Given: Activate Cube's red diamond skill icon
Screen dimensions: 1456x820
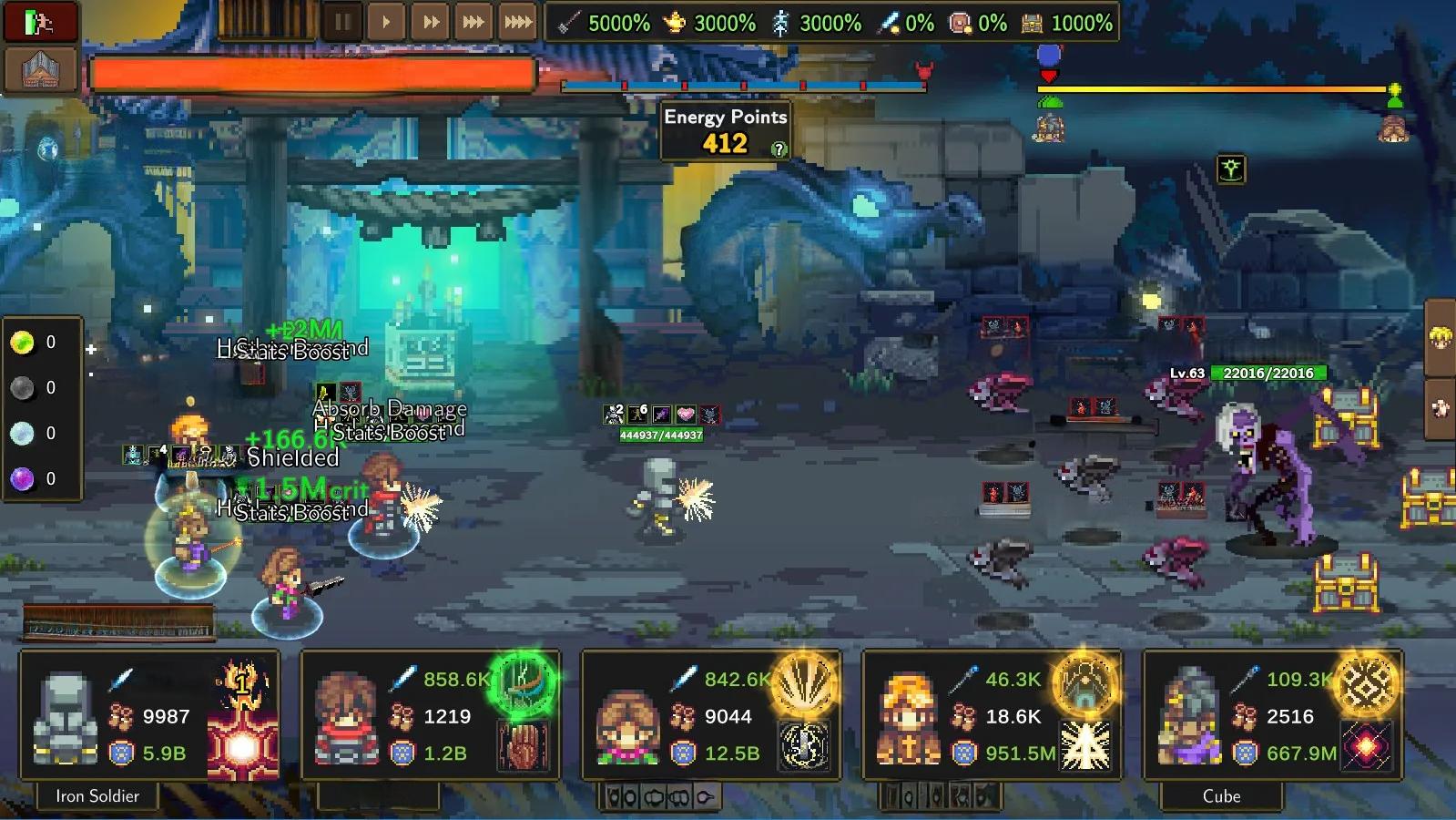Looking at the screenshot, I should click(1366, 745).
